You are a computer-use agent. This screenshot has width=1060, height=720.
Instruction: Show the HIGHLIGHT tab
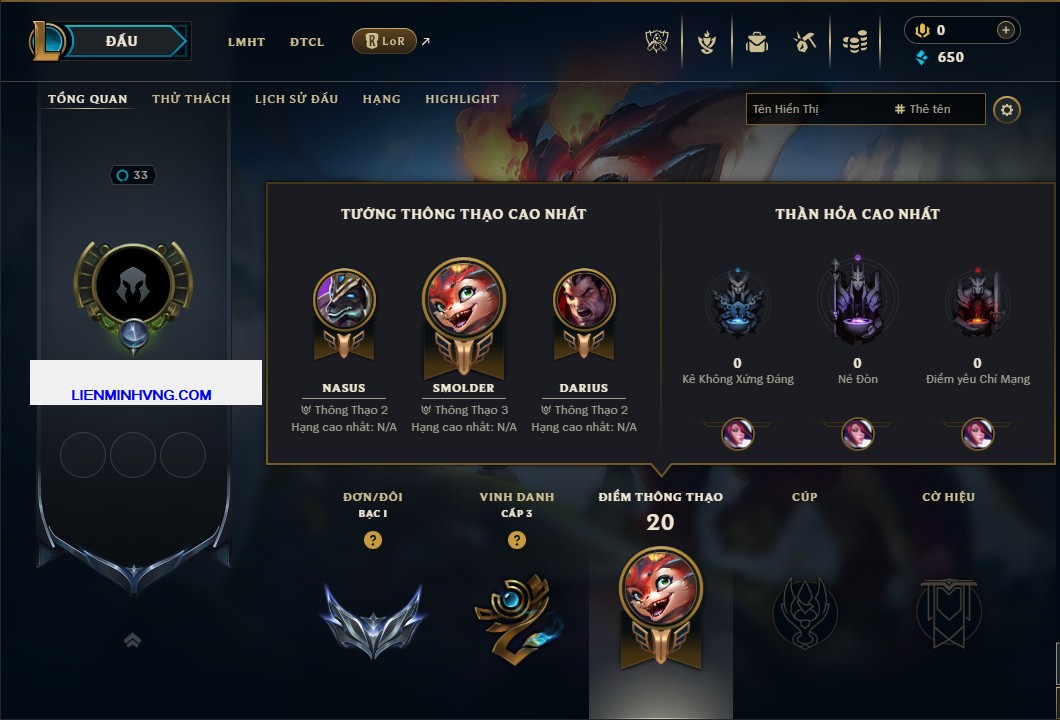point(461,99)
